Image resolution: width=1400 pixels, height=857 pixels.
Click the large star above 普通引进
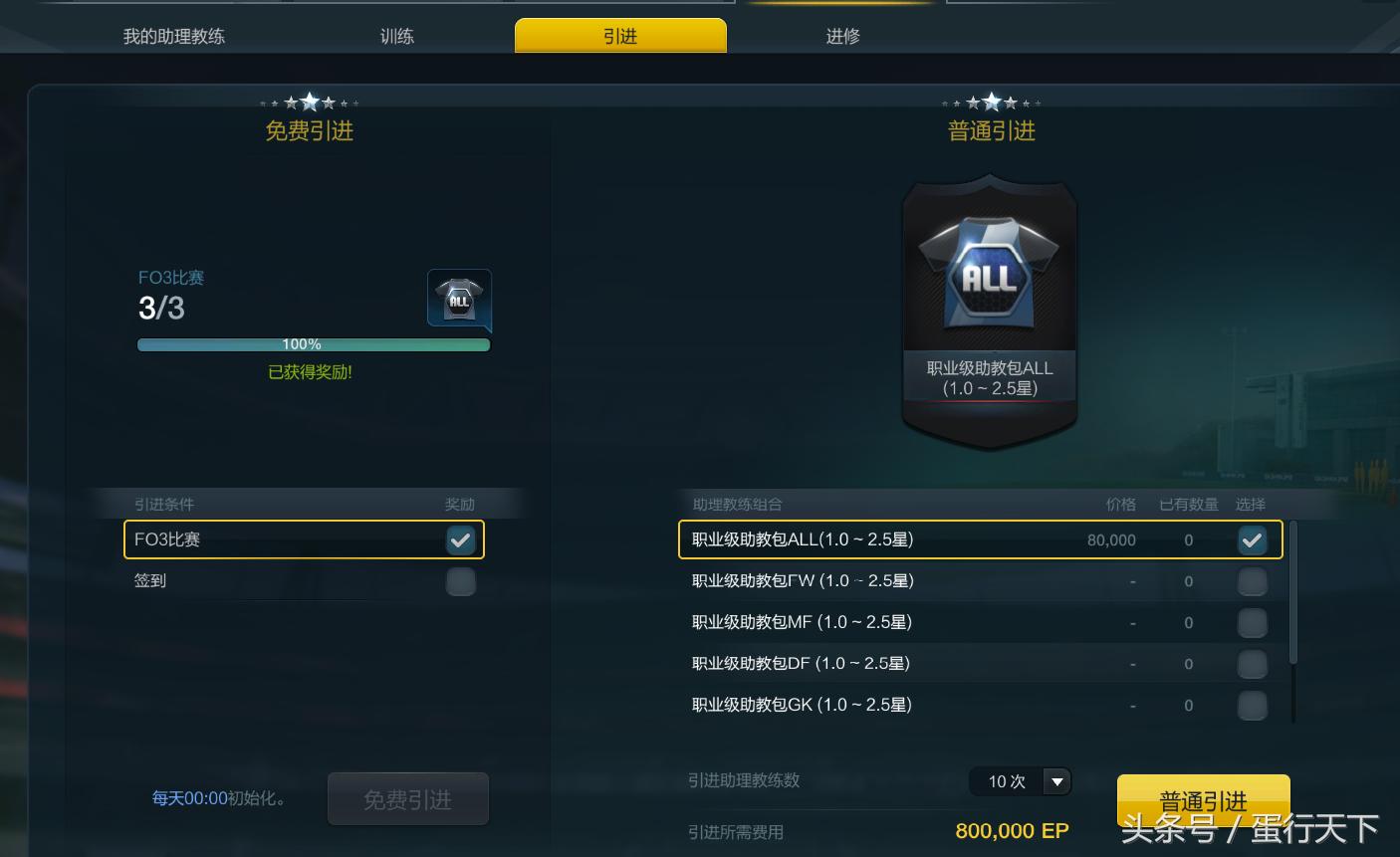[991, 100]
